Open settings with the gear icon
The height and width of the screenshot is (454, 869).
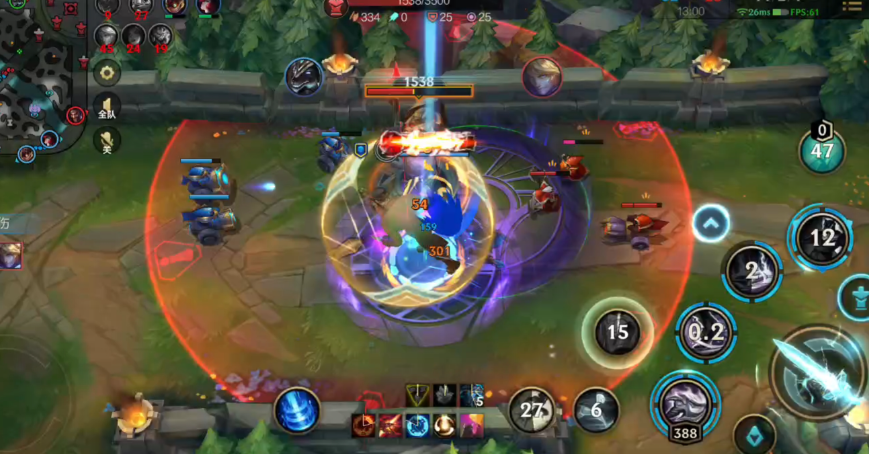point(107,72)
